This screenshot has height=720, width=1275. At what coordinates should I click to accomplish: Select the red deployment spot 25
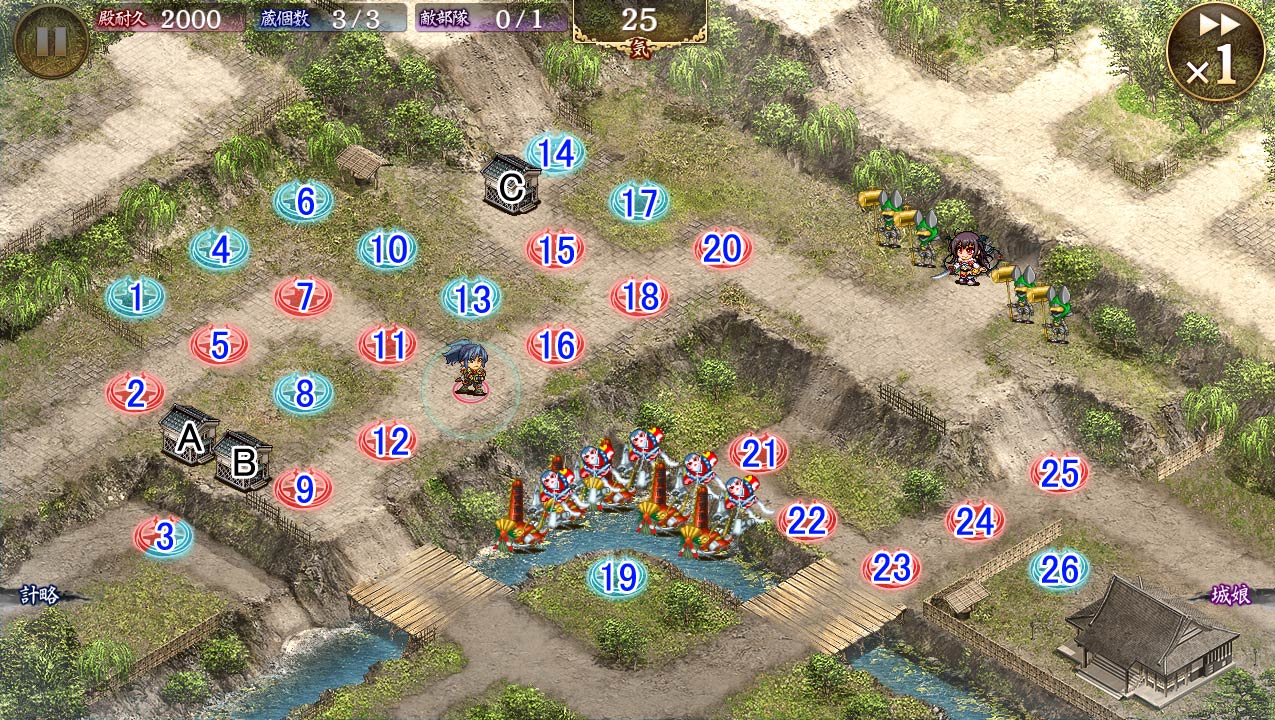point(1059,473)
